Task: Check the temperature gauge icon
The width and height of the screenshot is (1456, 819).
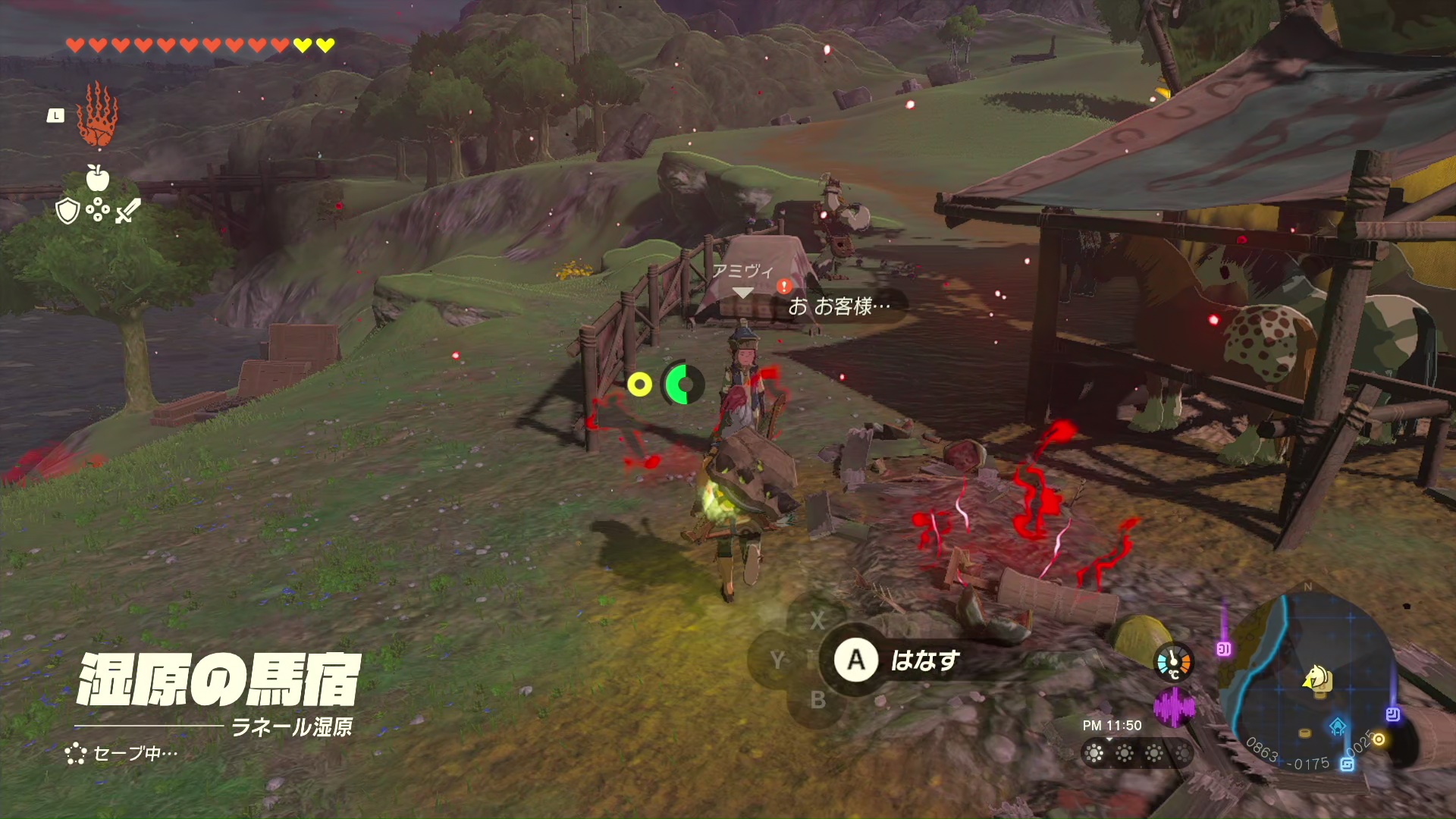Action: pyautogui.click(x=1173, y=662)
